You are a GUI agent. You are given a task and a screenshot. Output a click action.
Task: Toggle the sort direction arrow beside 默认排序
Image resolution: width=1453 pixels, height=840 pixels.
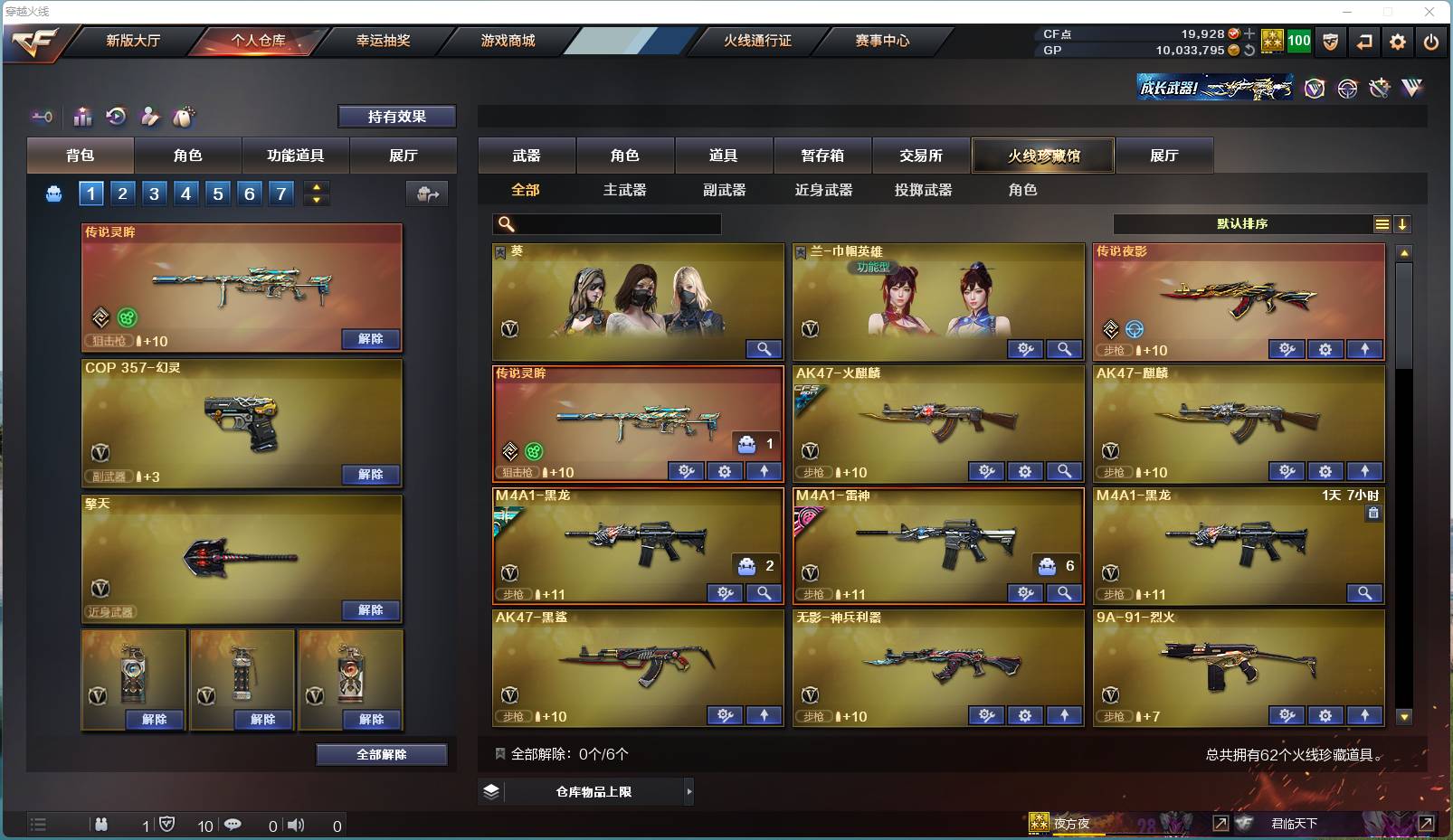[x=1403, y=223]
